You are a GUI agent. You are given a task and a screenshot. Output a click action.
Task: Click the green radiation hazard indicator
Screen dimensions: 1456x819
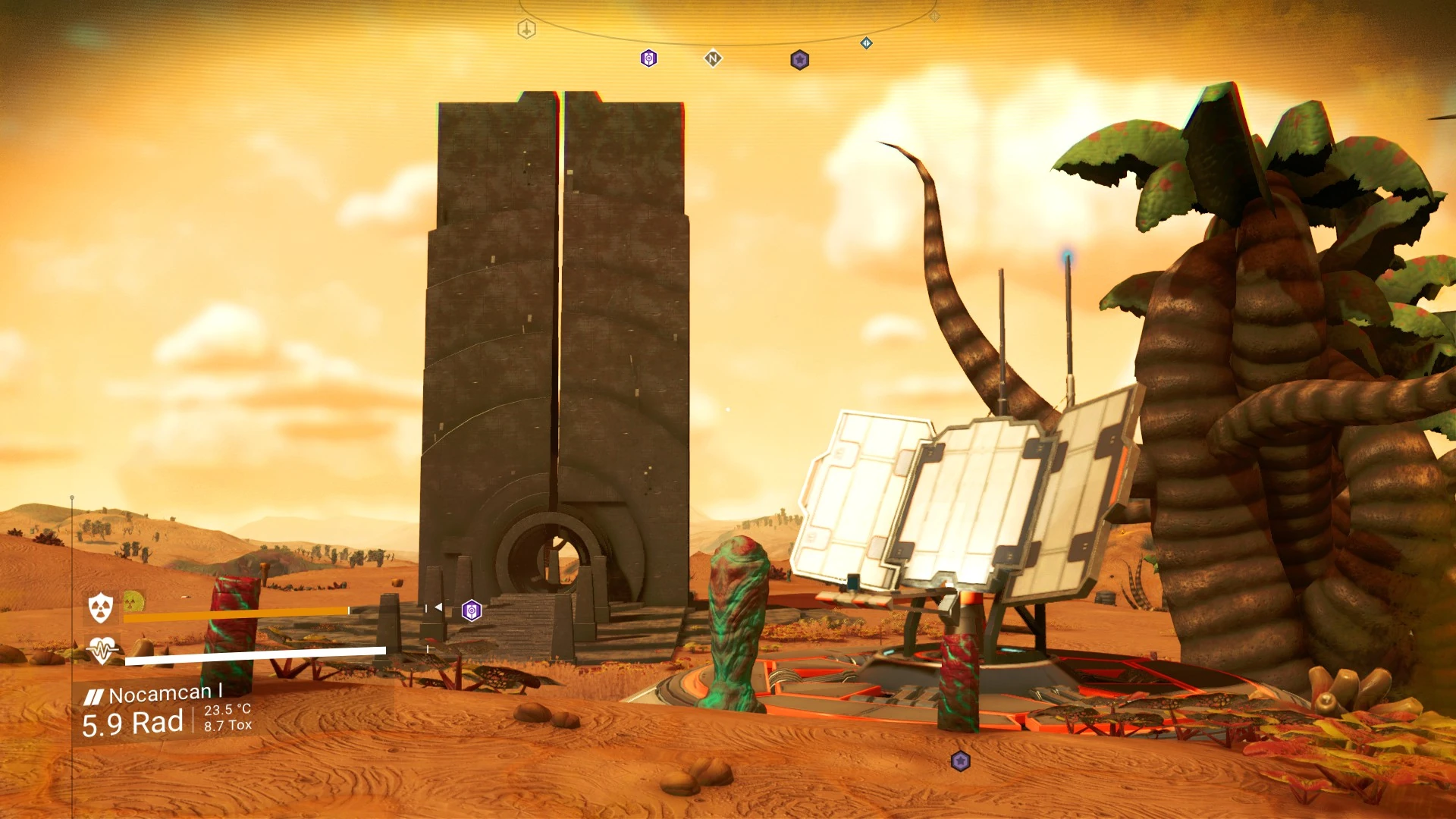(x=133, y=602)
